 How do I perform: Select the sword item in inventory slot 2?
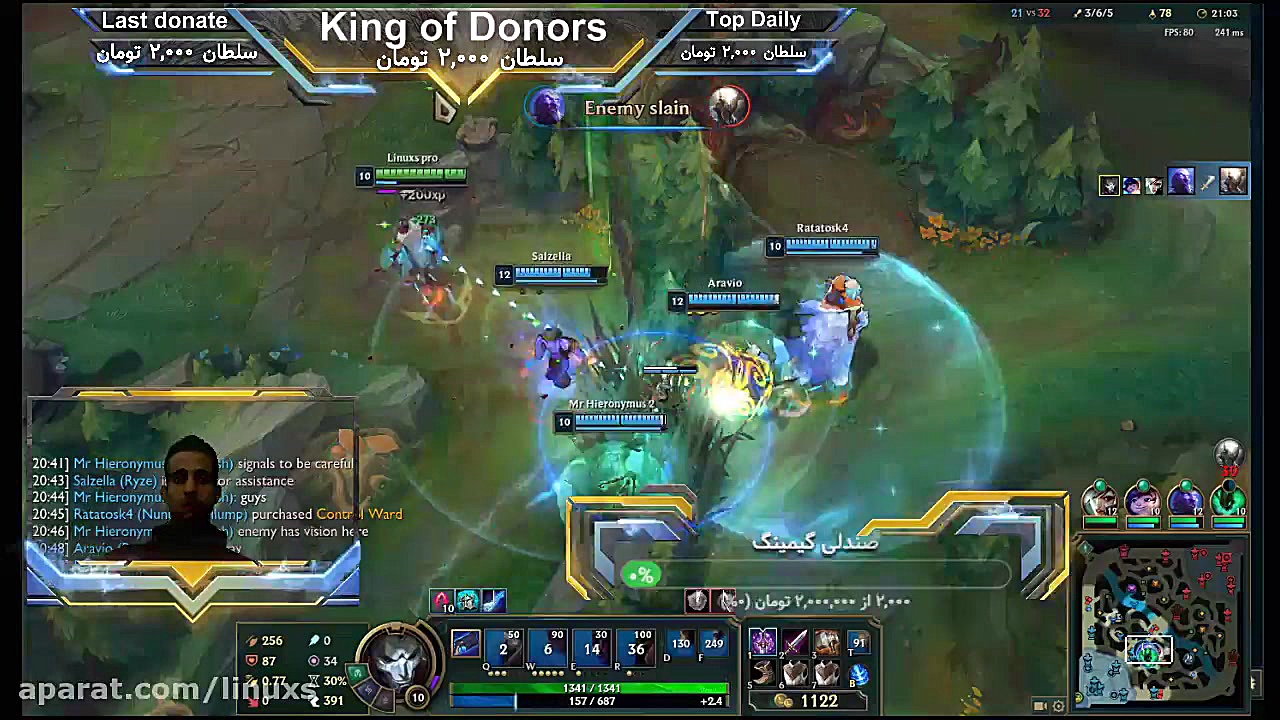796,641
